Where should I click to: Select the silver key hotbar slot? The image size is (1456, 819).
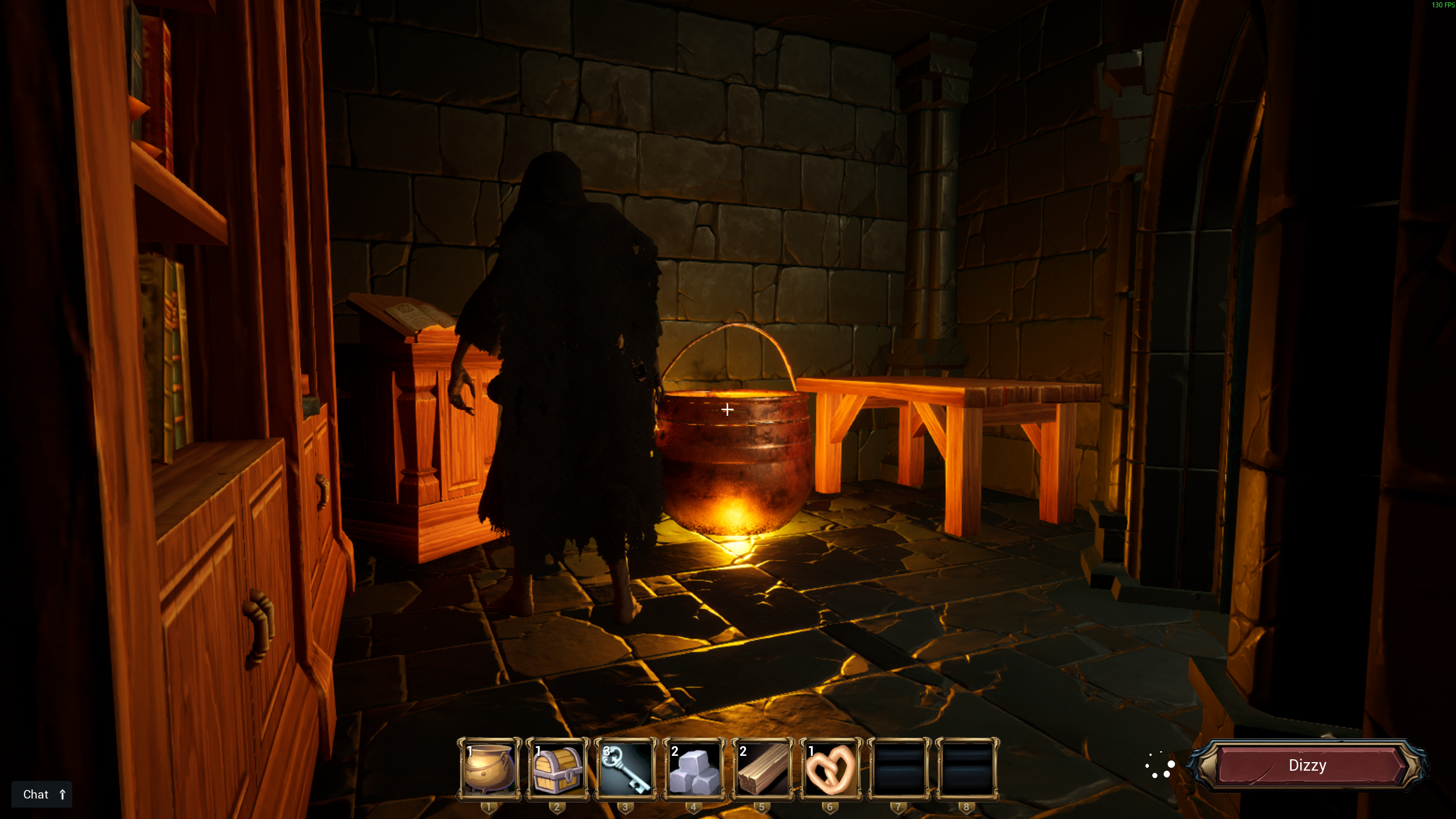(626, 769)
